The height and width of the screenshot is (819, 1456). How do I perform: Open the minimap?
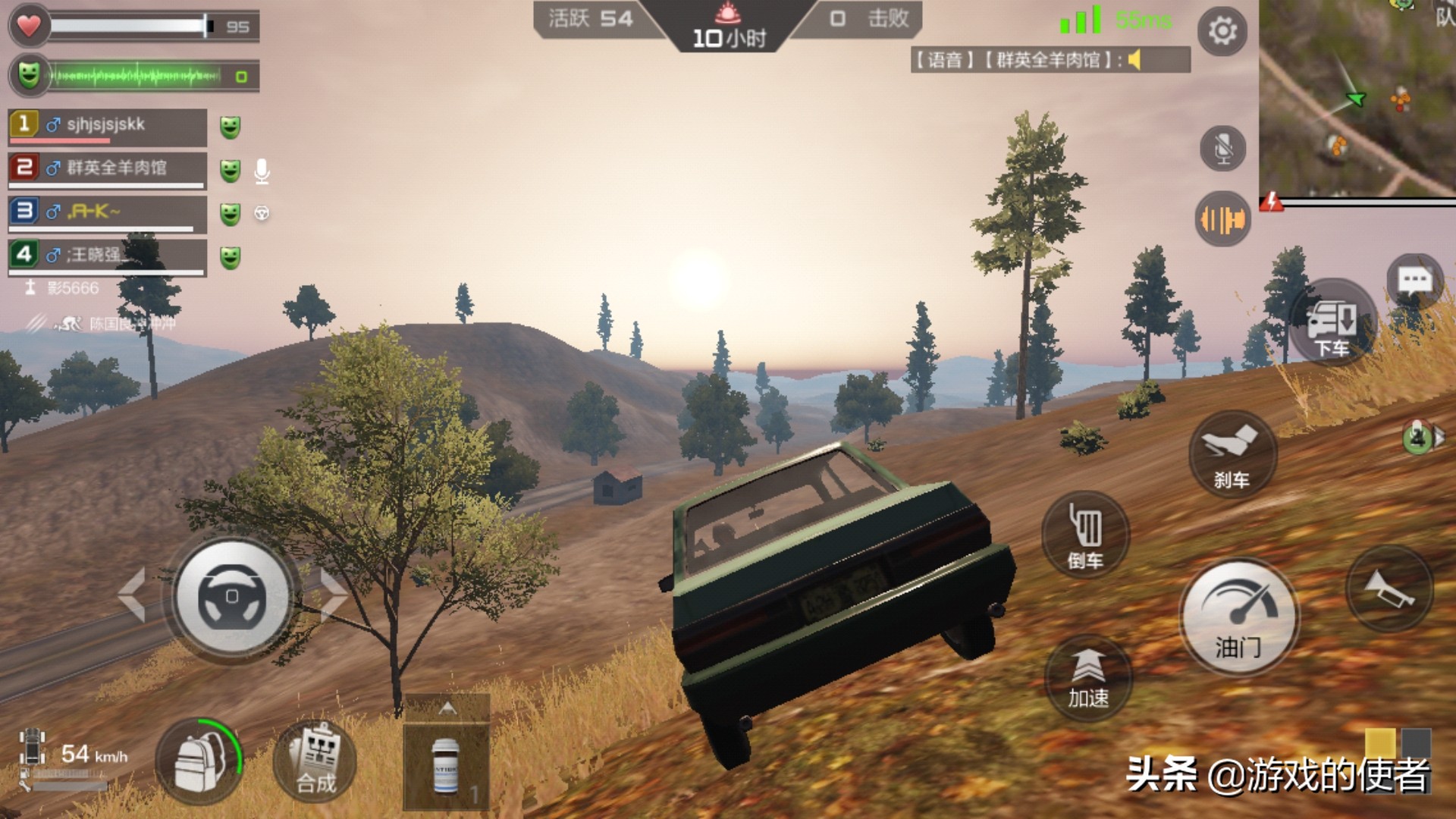click(1357, 99)
